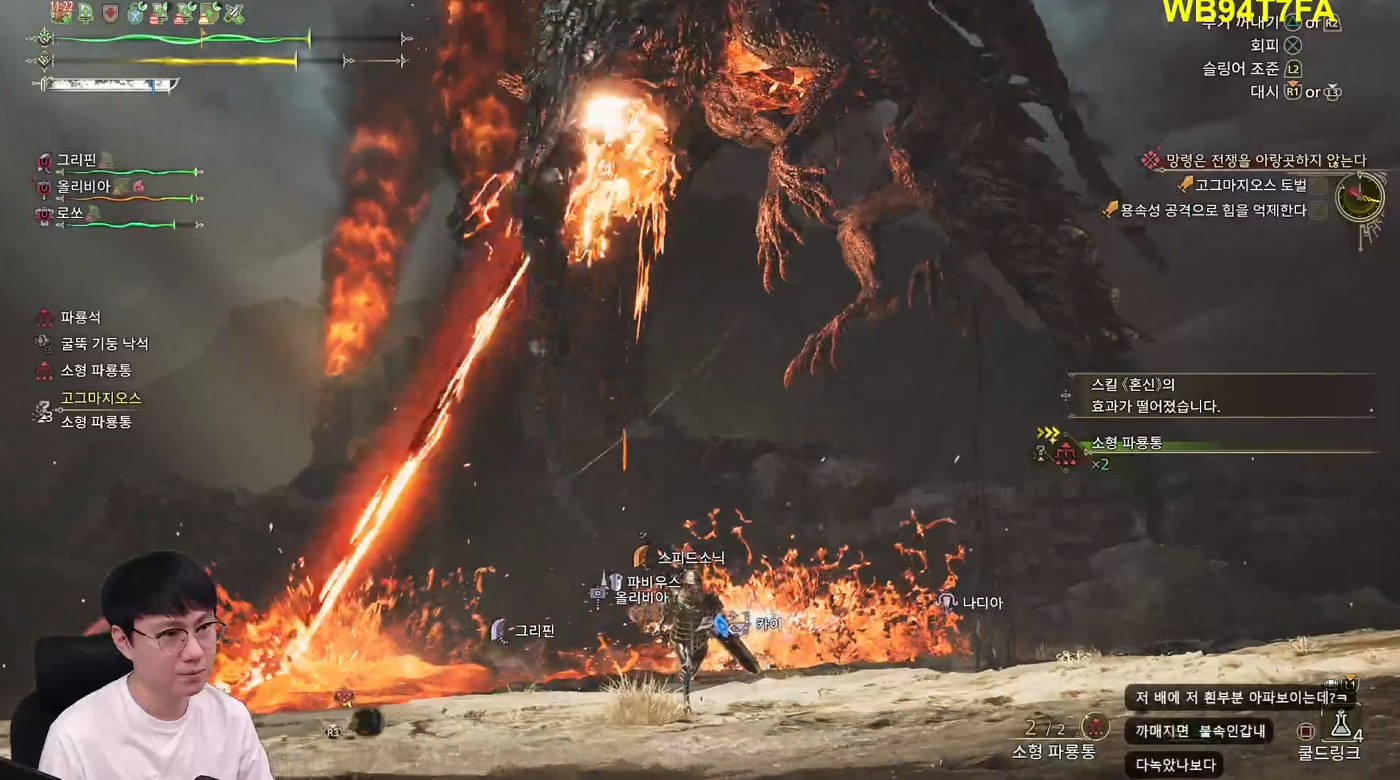
Task: Select the highlighted 고그마지오스 target entry
Action: point(100,398)
